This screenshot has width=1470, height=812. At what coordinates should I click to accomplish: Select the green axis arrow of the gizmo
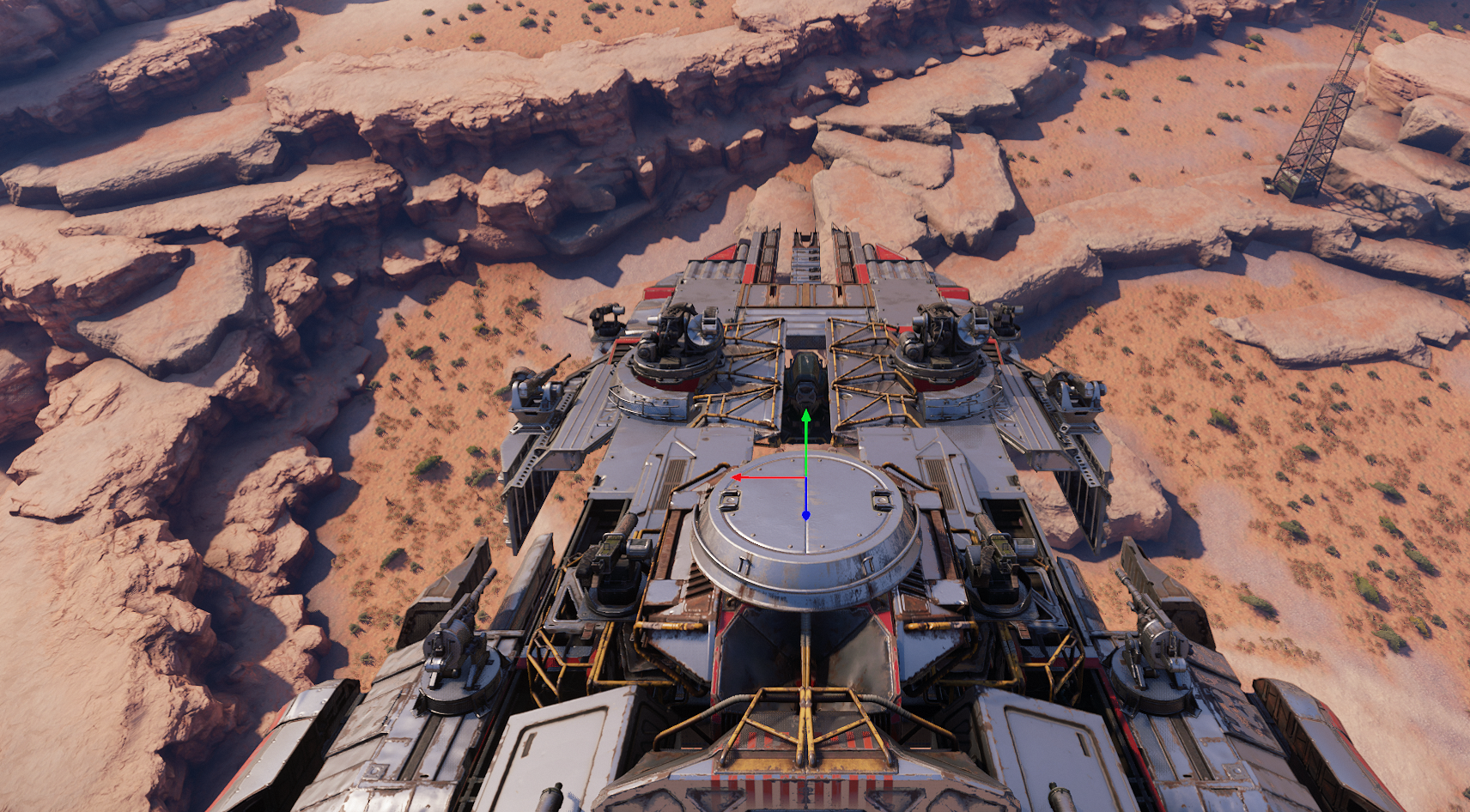pos(805,416)
